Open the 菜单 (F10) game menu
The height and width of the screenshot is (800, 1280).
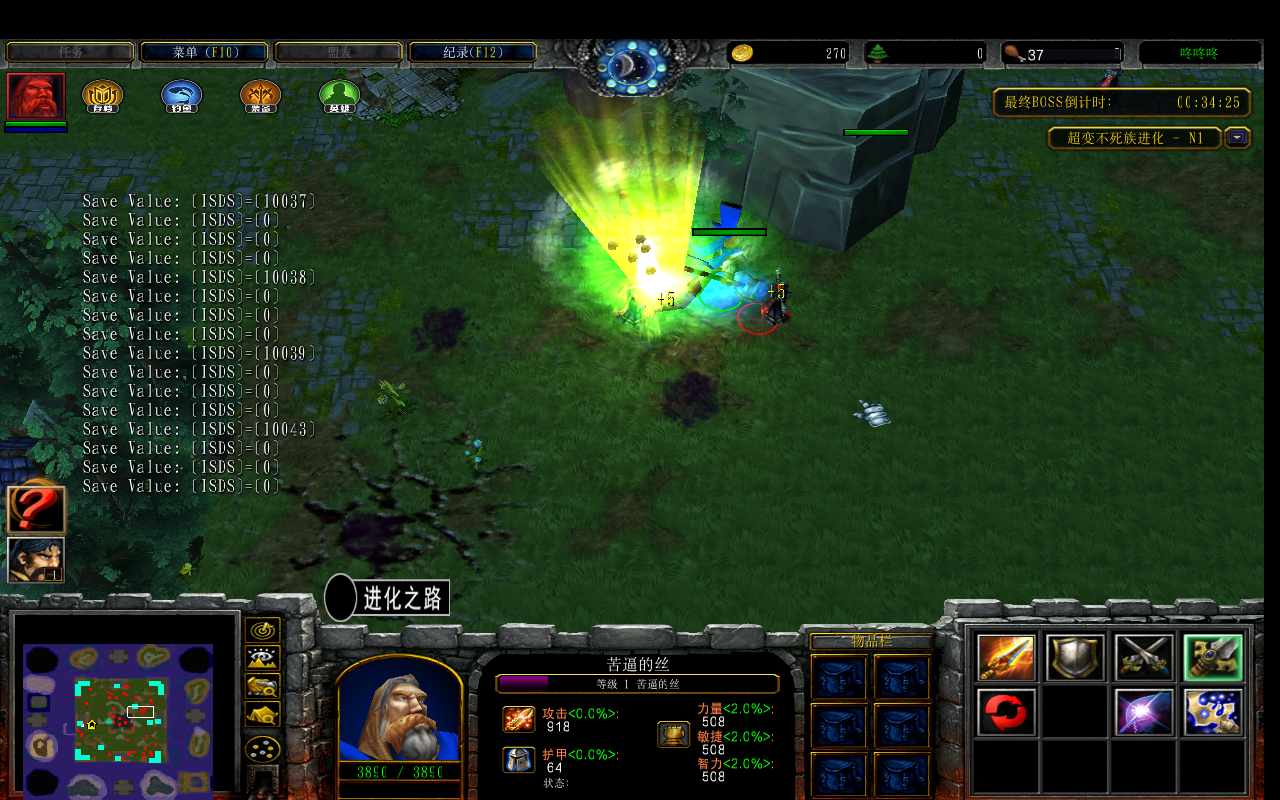pyautogui.click(x=204, y=52)
